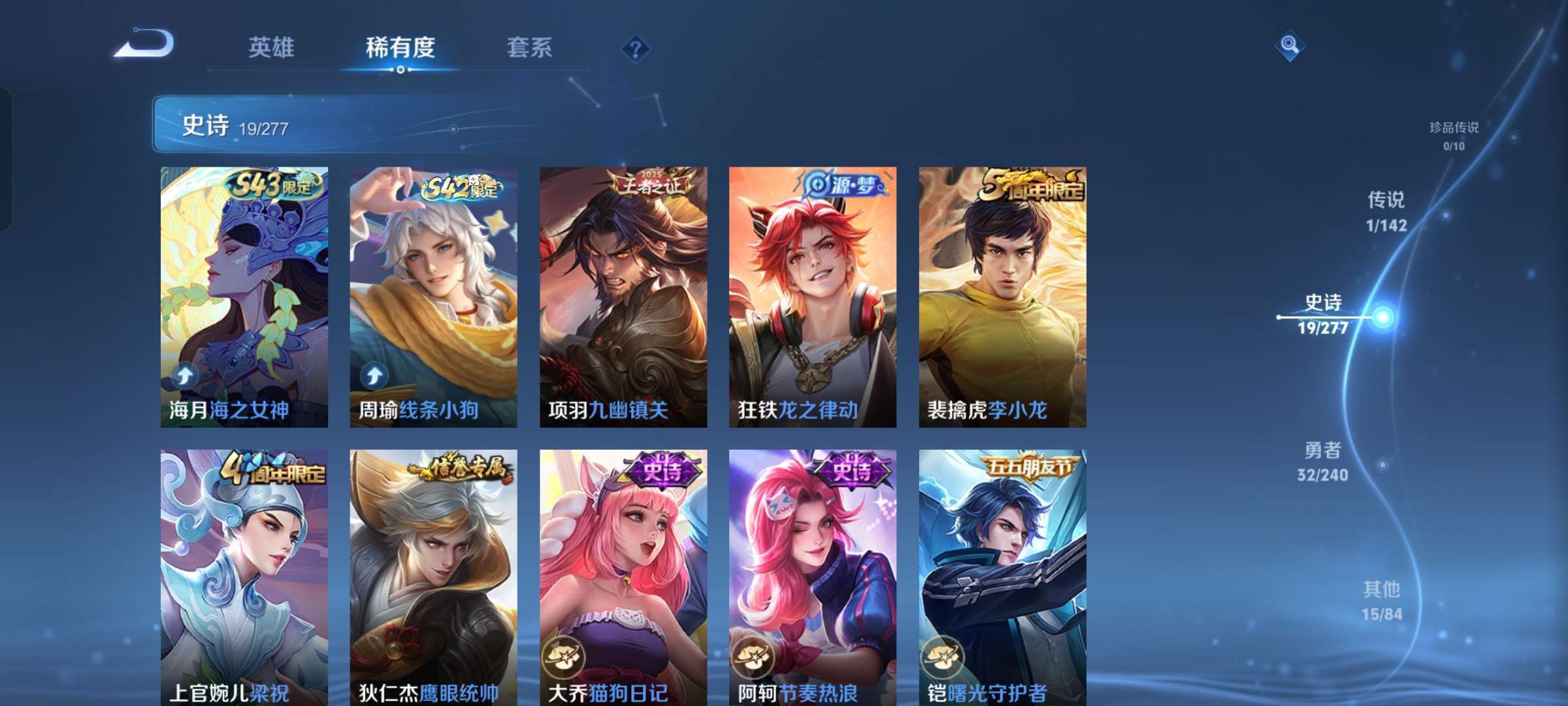Switch to the 英雄 tab
The width and height of the screenshot is (1568, 706).
pyautogui.click(x=272, y=47)
